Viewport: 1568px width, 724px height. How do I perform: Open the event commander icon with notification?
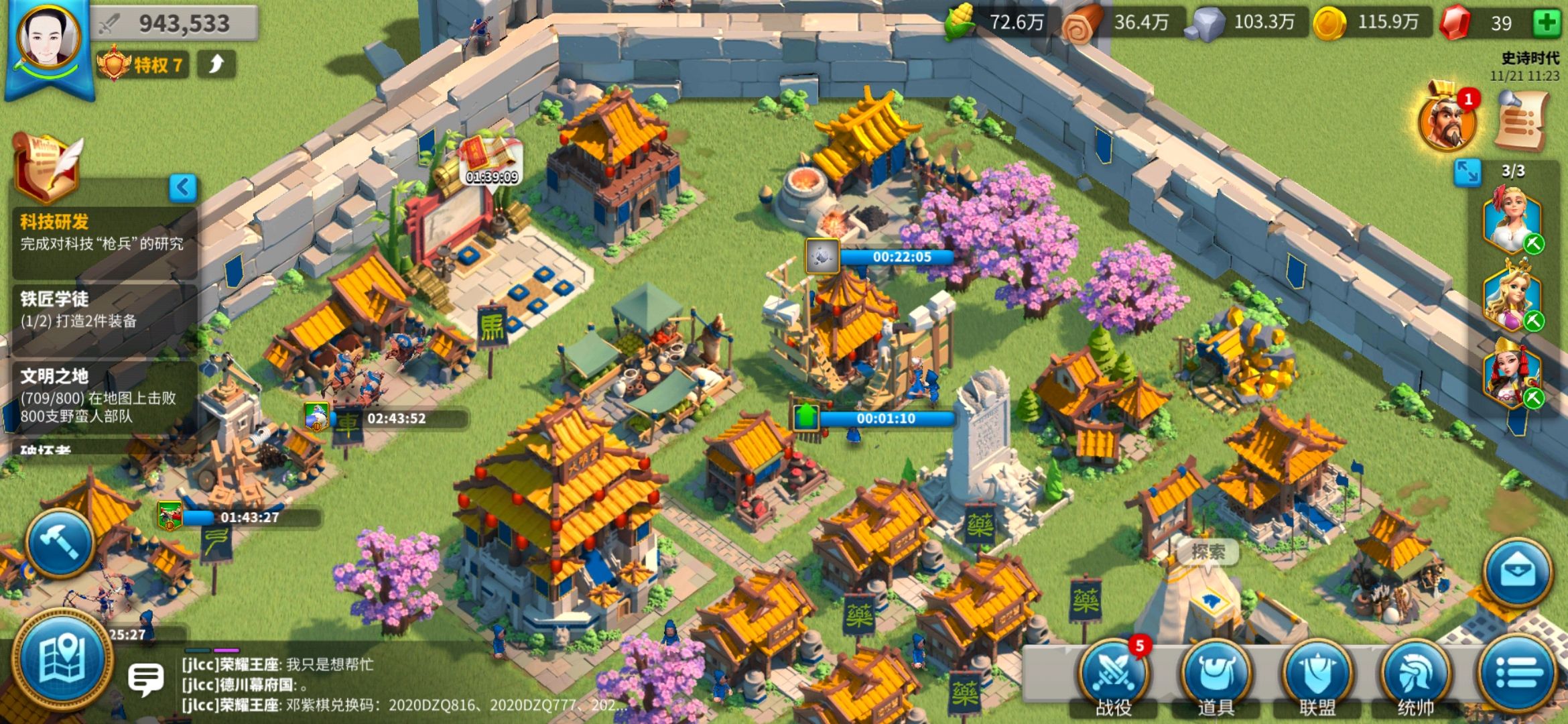click(1447, 121)
